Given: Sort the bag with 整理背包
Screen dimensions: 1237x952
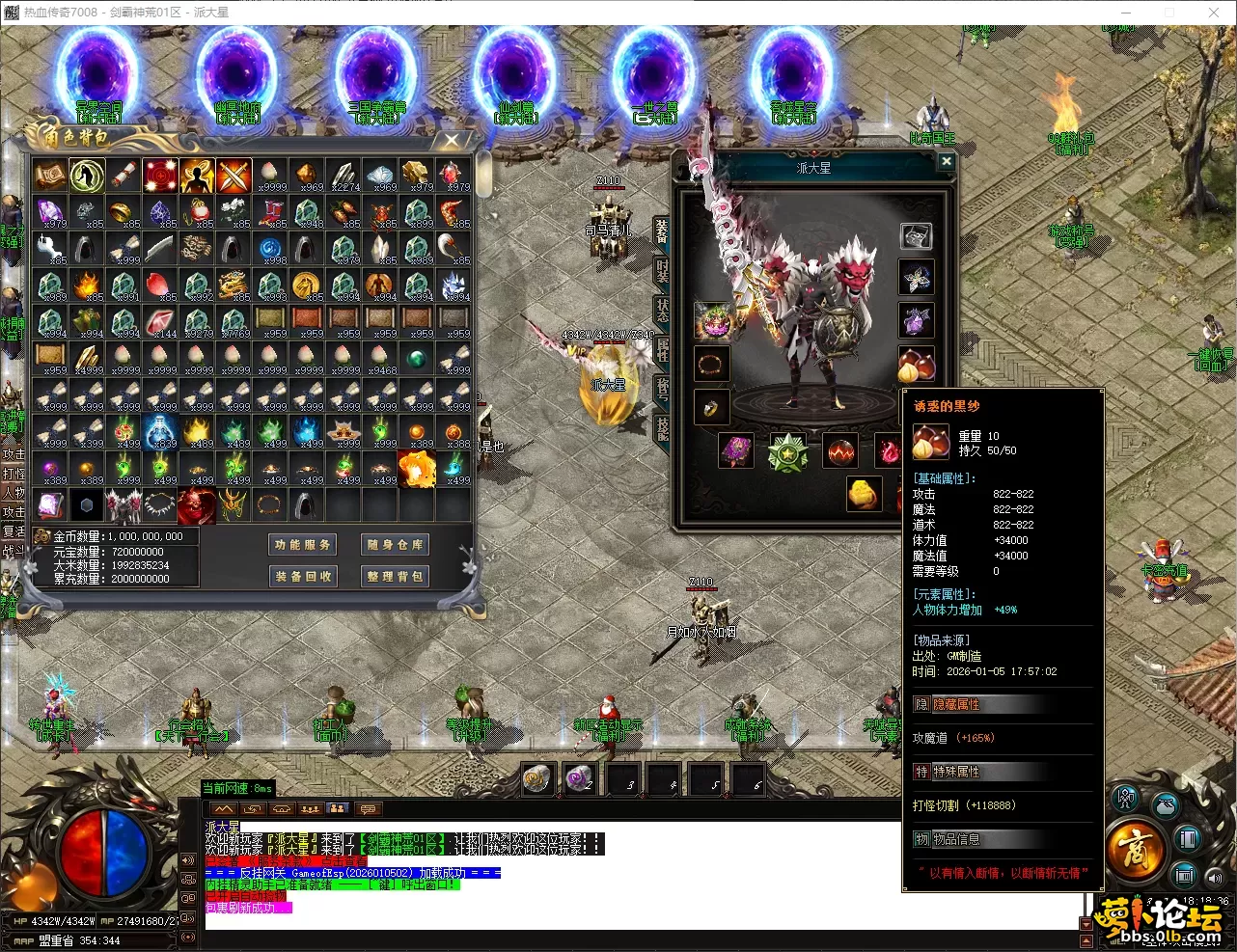Looking at the screenshot, I should tap(395, 576).
